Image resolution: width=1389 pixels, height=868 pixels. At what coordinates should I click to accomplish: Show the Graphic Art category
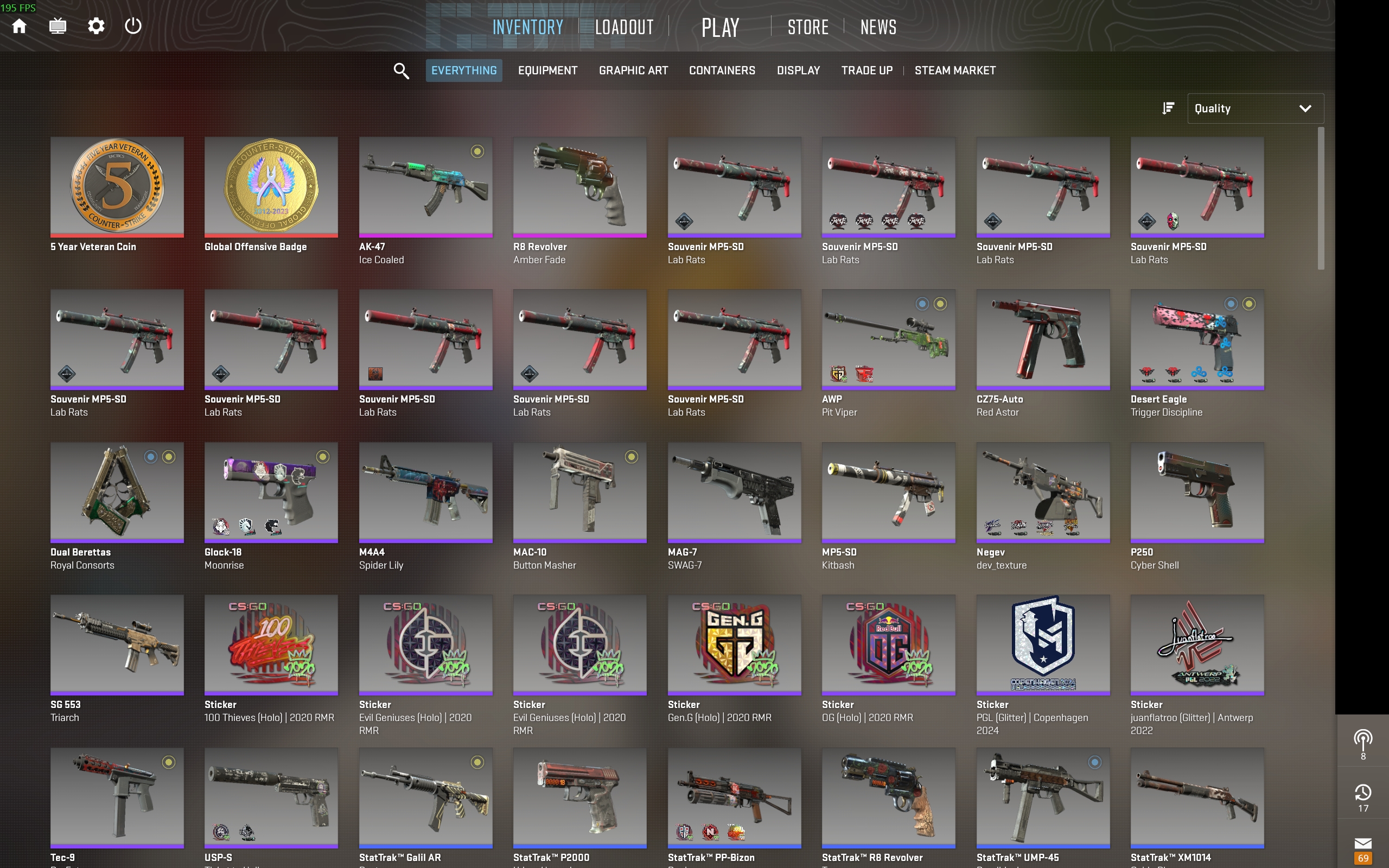(633, 71)
